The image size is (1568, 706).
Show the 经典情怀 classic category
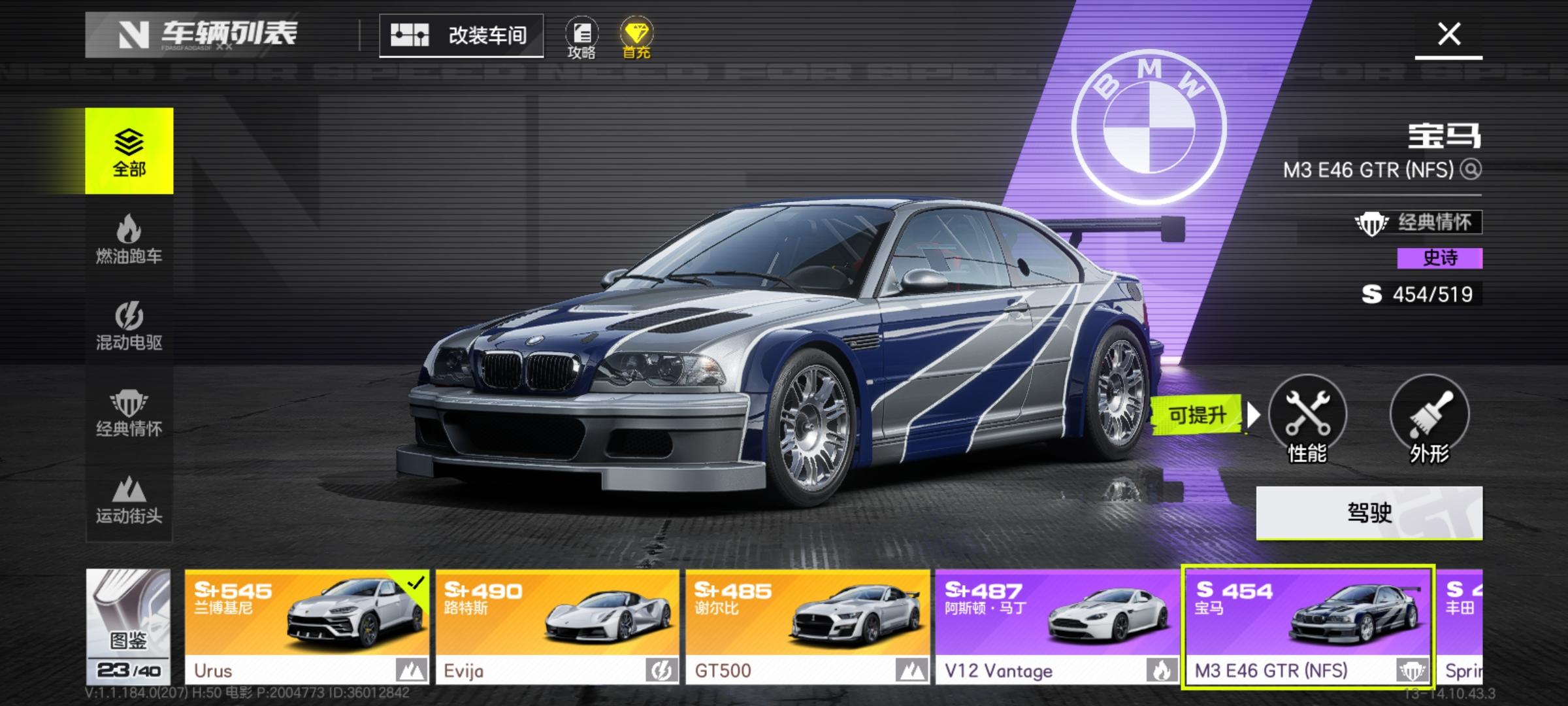(x=129, y=412)
